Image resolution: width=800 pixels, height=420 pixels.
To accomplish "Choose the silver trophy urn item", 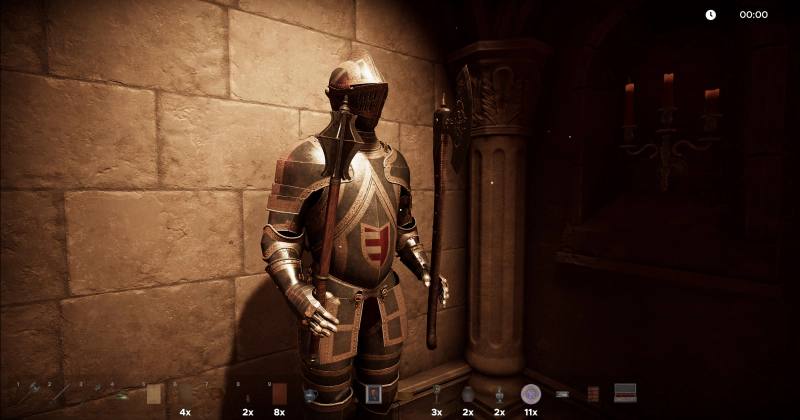I will point(499,394).
